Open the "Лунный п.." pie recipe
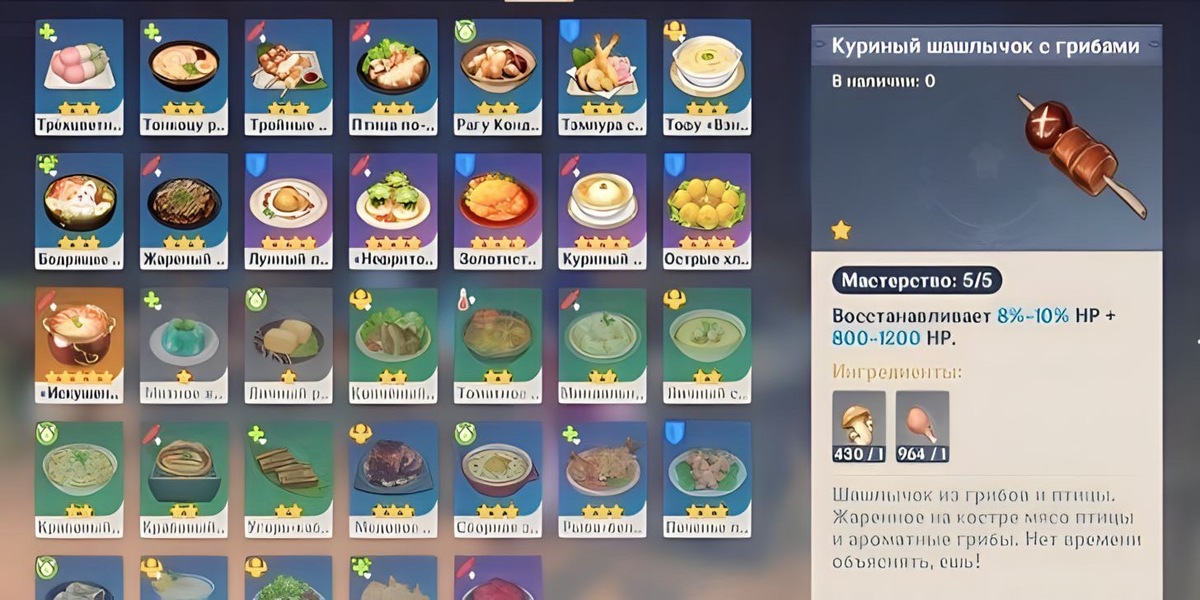 [x=288, y=210]
